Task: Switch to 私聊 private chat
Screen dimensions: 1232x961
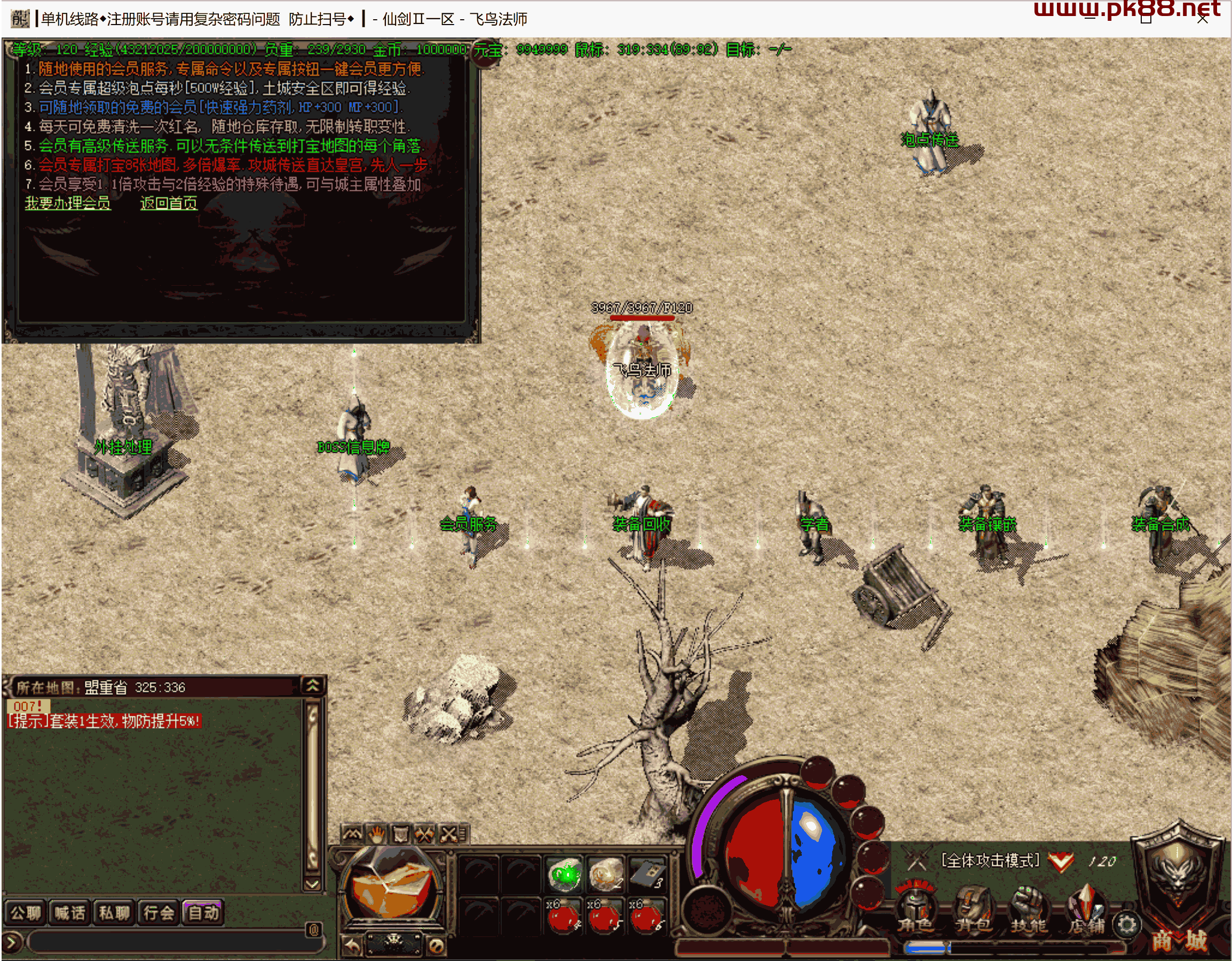Action: point(115,912)
